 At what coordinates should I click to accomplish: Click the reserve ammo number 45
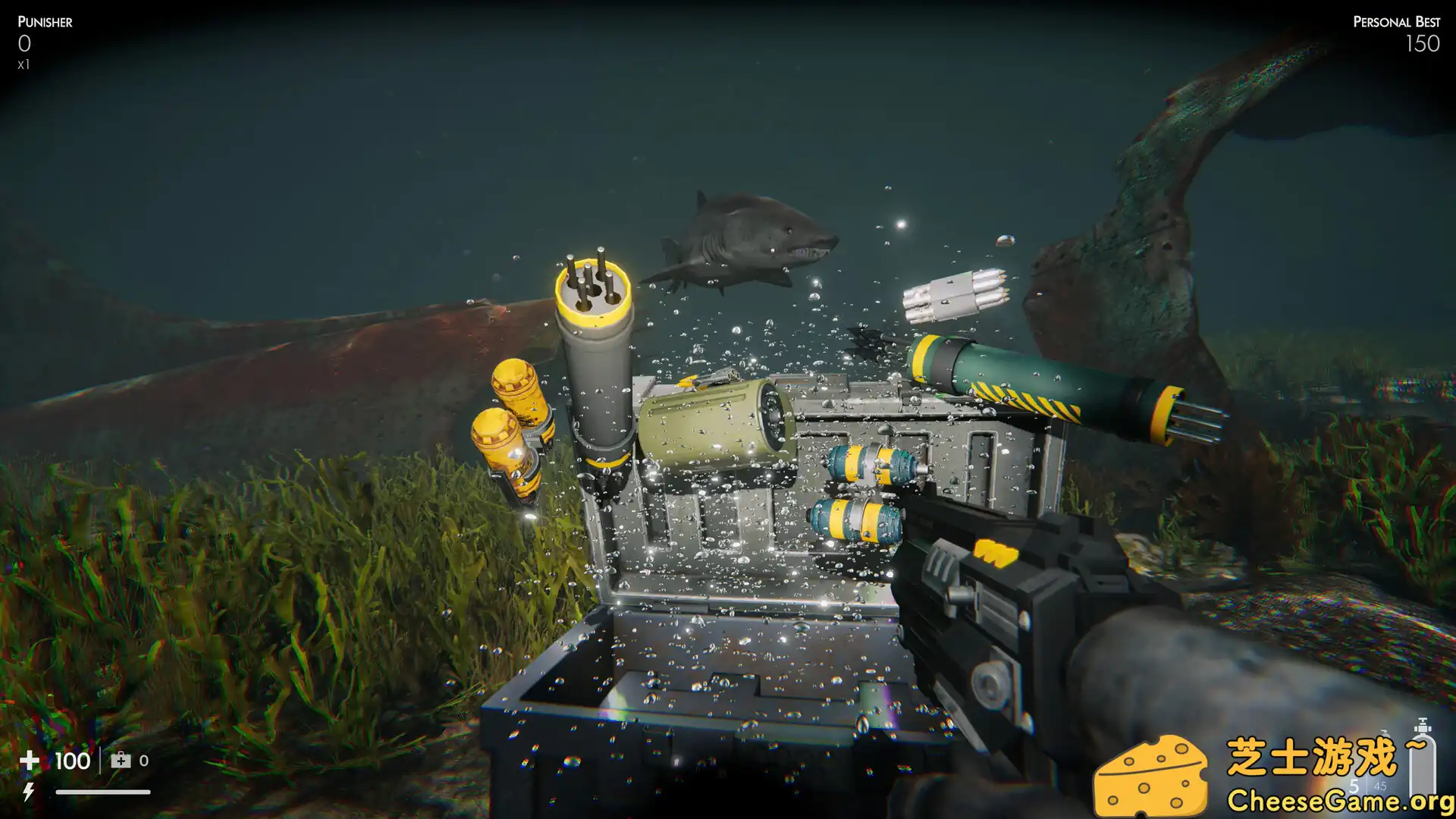tap(1381, 786)
